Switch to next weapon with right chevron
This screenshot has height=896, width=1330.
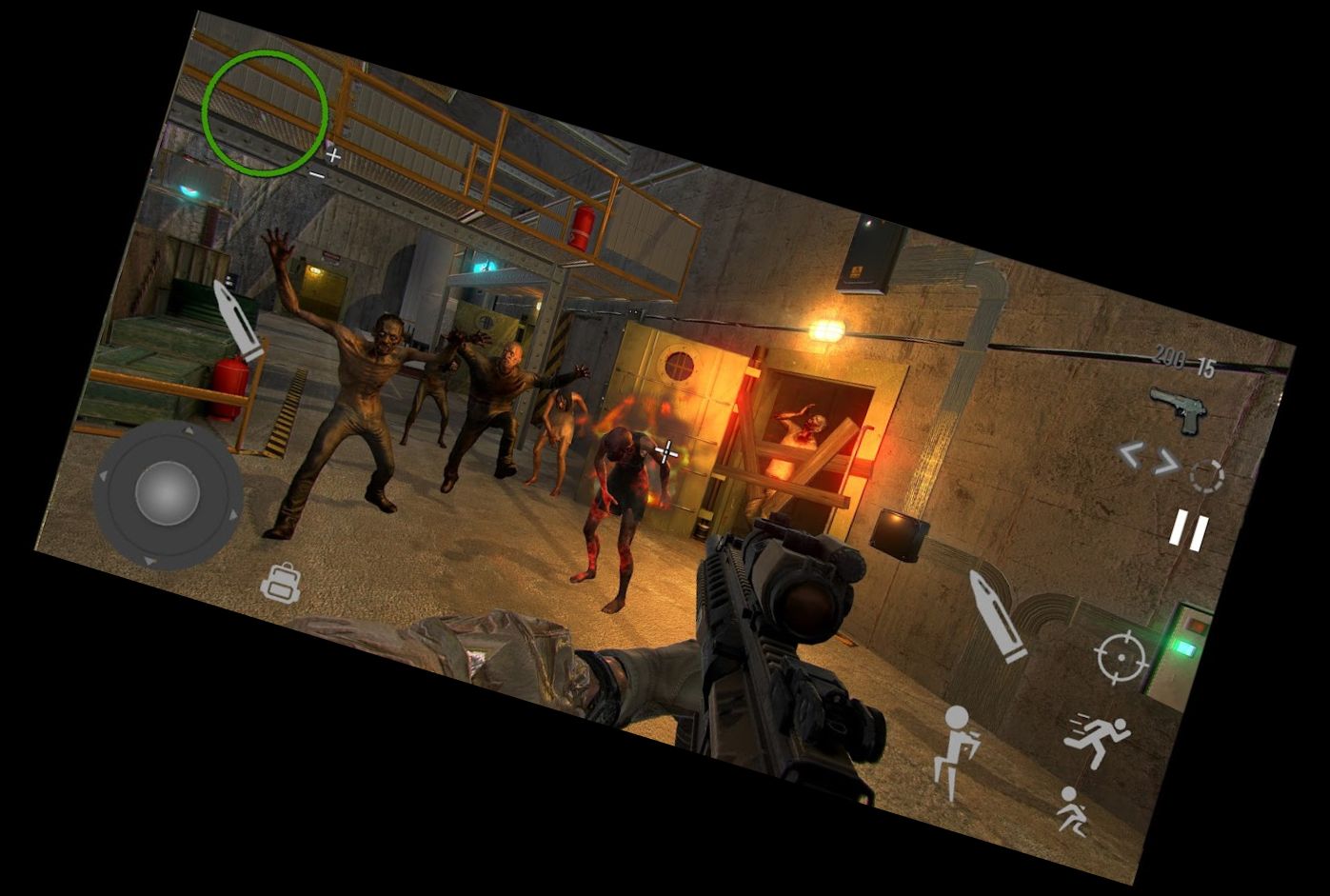click(1167, 460)
